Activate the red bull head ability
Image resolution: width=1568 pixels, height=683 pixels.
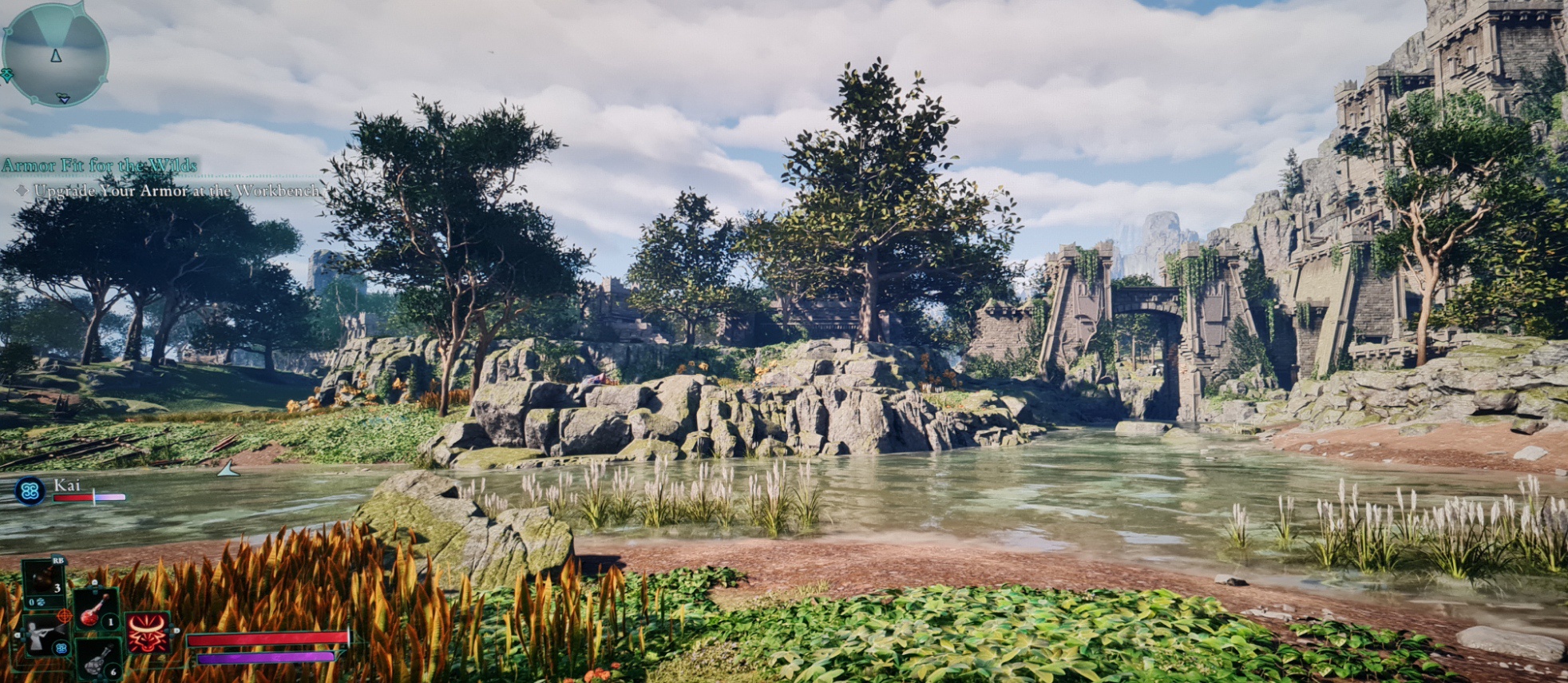coord(148,632)
